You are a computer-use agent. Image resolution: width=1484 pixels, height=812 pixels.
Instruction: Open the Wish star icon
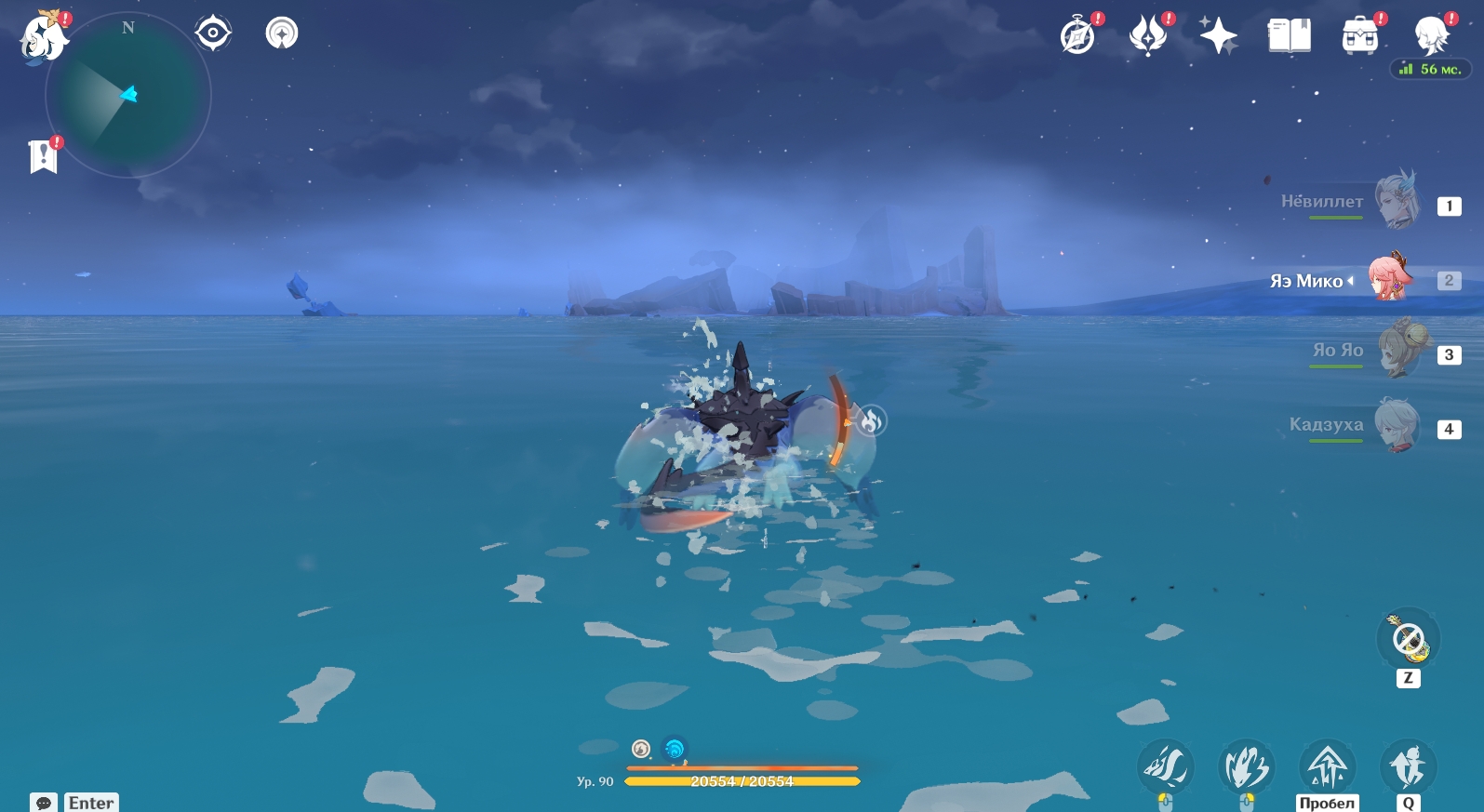[x=1218, y=37]
